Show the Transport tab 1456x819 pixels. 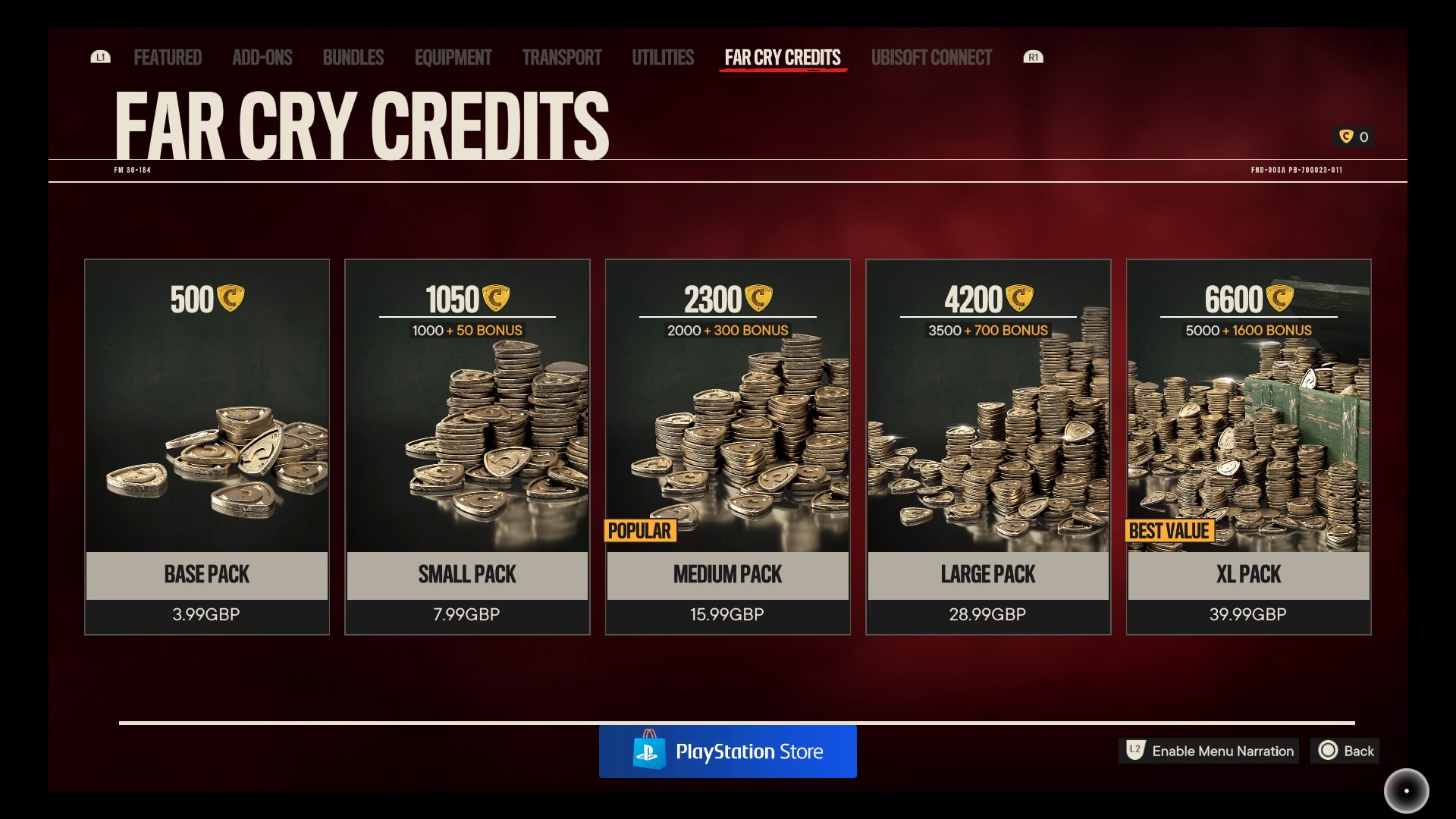point(562,58)
